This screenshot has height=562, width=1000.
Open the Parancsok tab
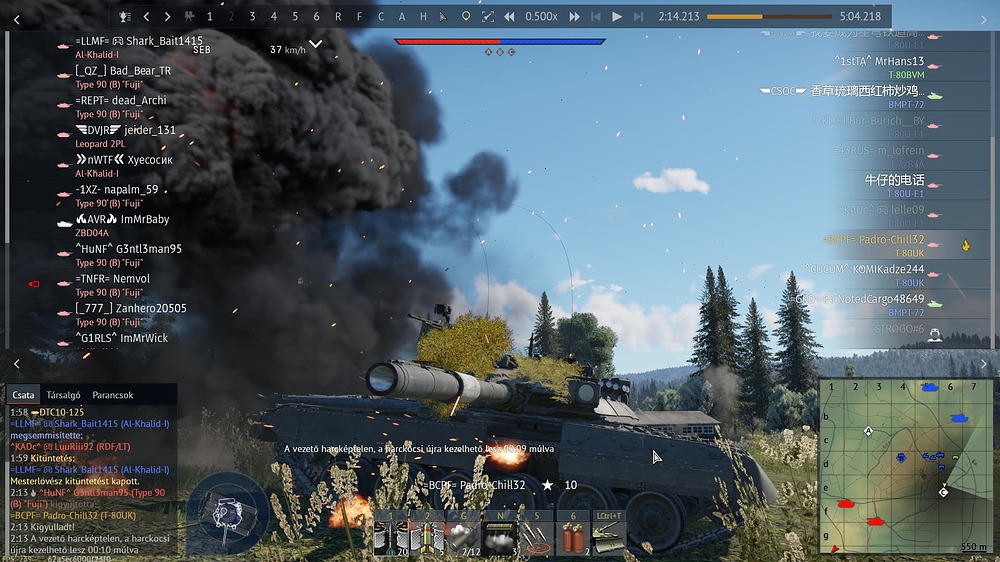pyautogui.click(x=113, y=395)
